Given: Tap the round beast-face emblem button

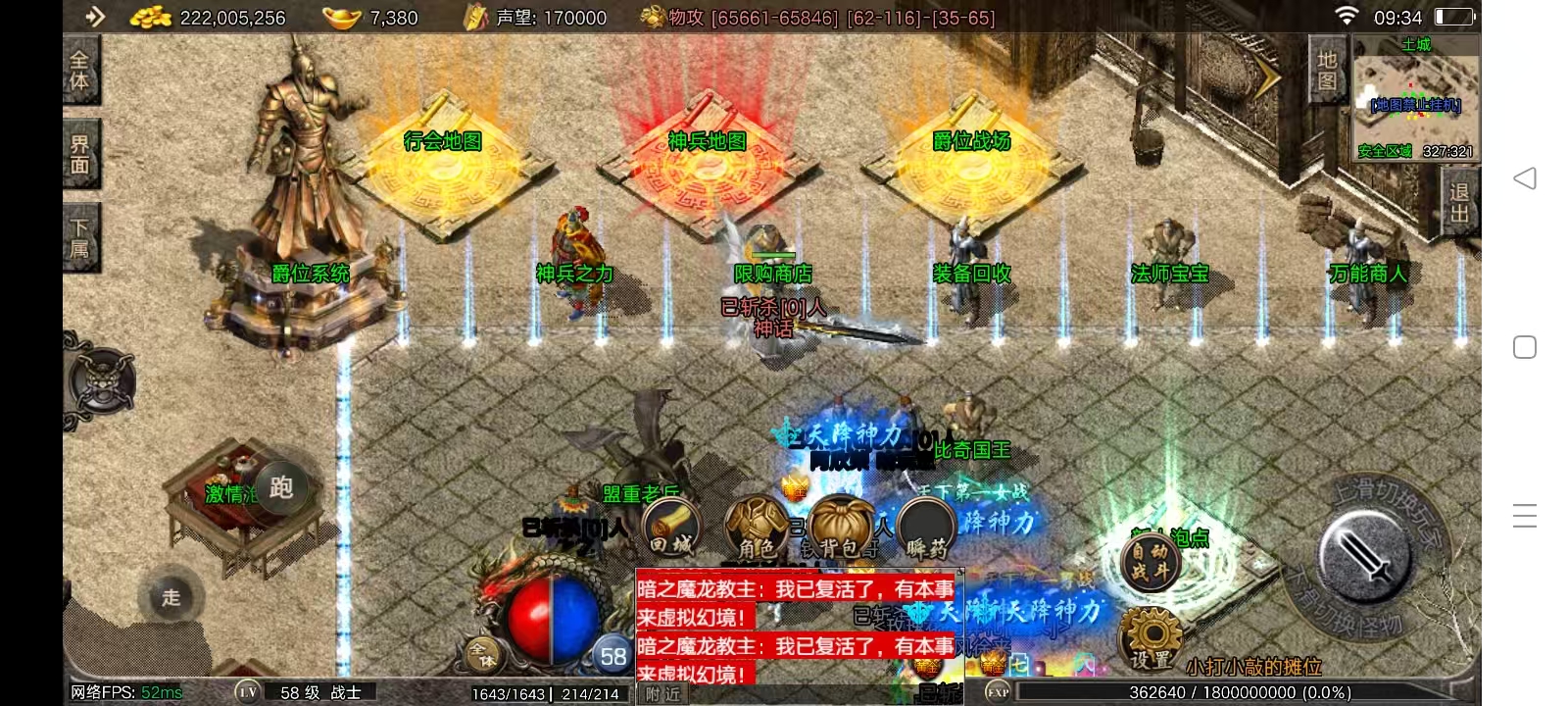Looking at the screenshot, I should 101,382.
